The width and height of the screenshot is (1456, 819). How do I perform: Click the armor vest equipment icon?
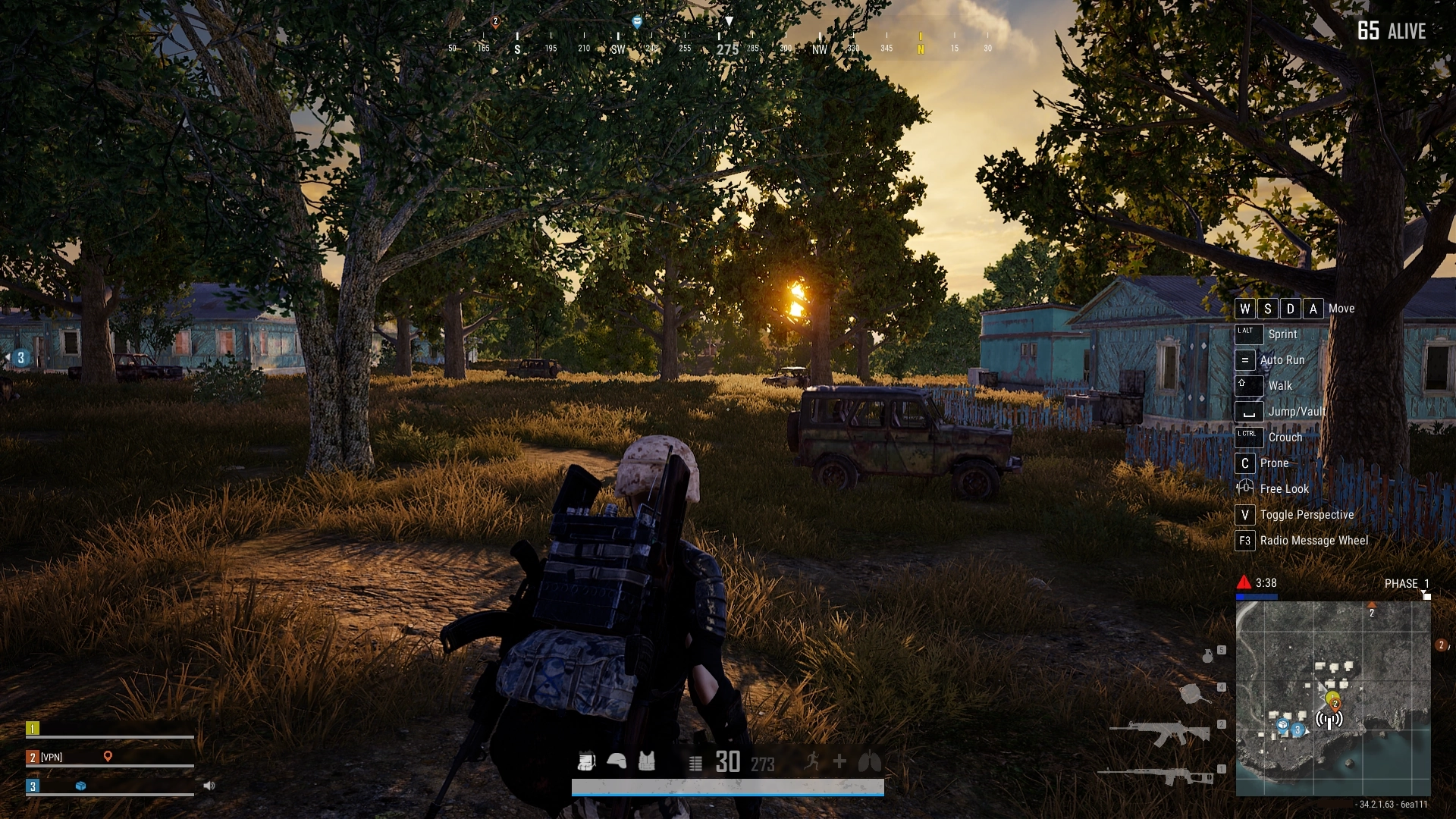click(x=646, y=761)
